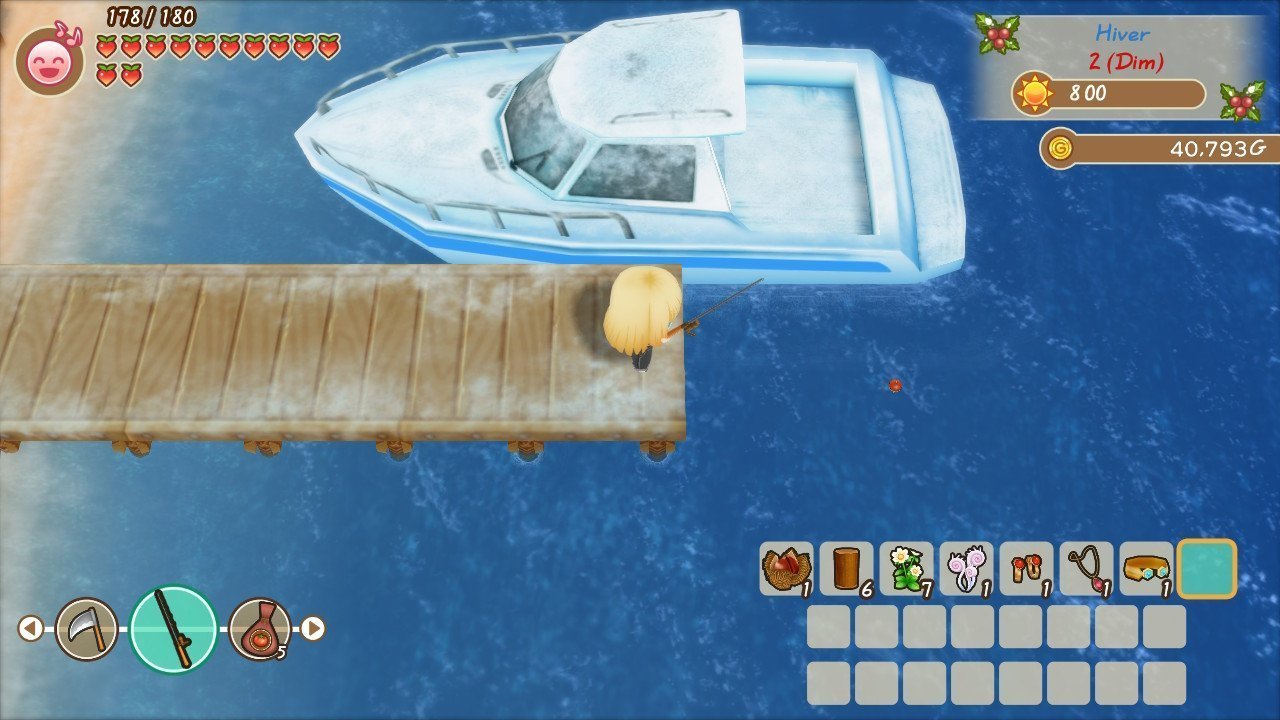Select the sickle tool
The width and height of the screenshot is (1280, 720).
pos(86,628)
